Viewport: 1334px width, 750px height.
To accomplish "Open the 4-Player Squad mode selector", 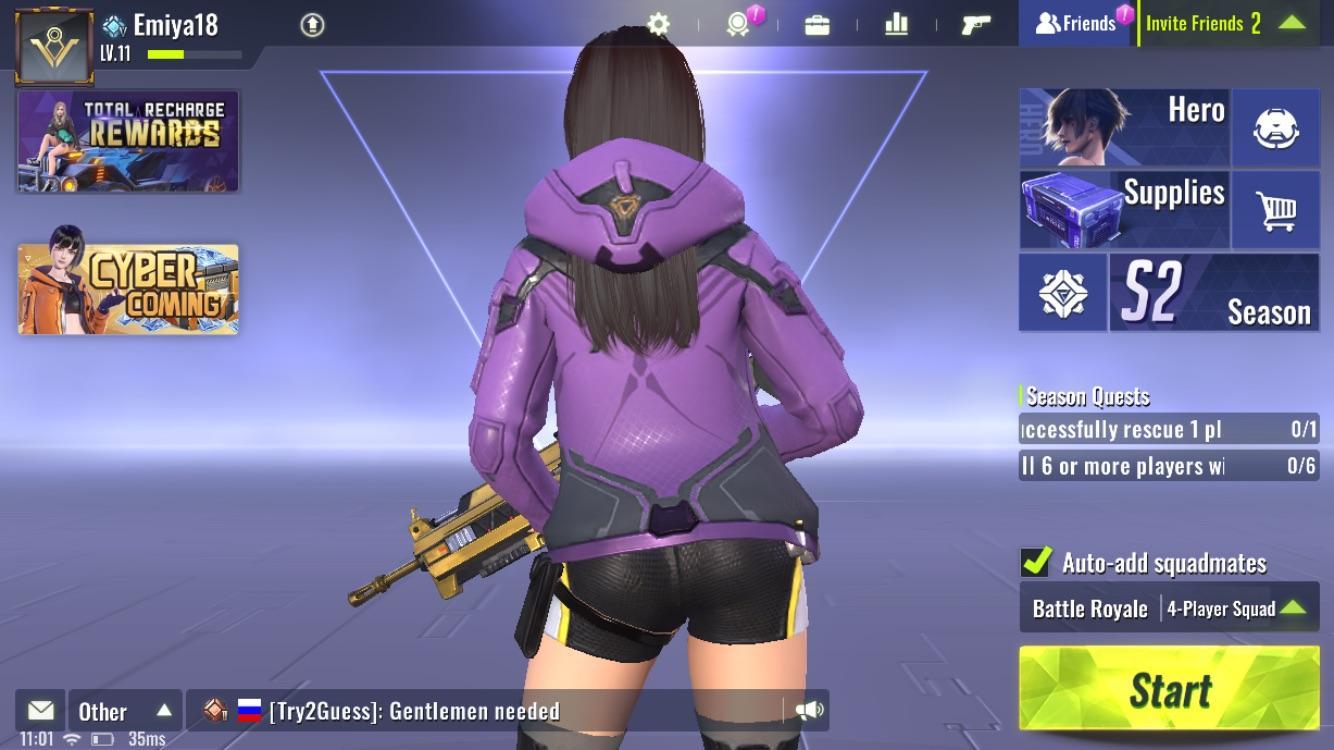I will [1219, 607].
